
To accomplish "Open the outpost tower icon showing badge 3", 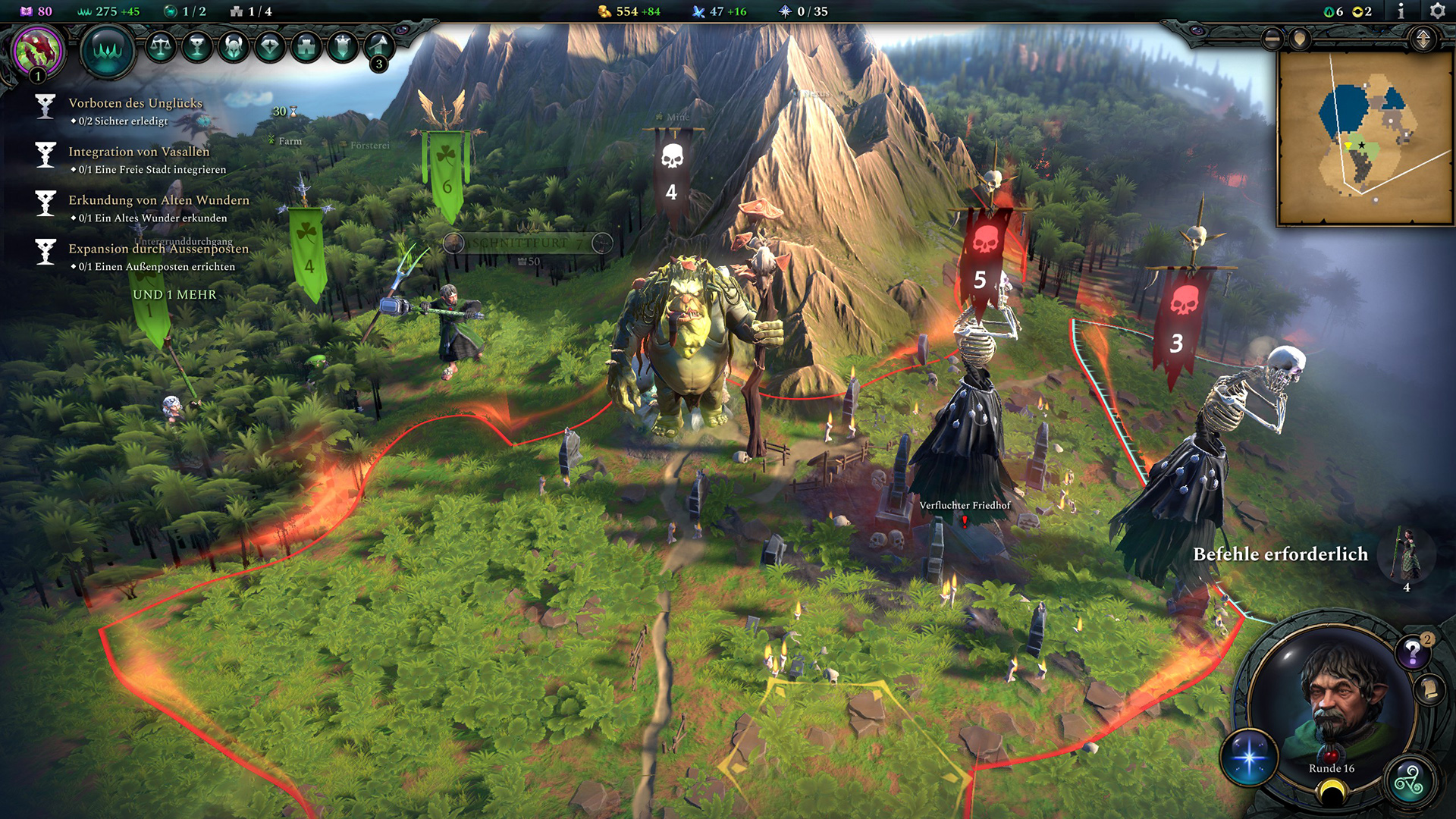I will click(x=378, y=46).
